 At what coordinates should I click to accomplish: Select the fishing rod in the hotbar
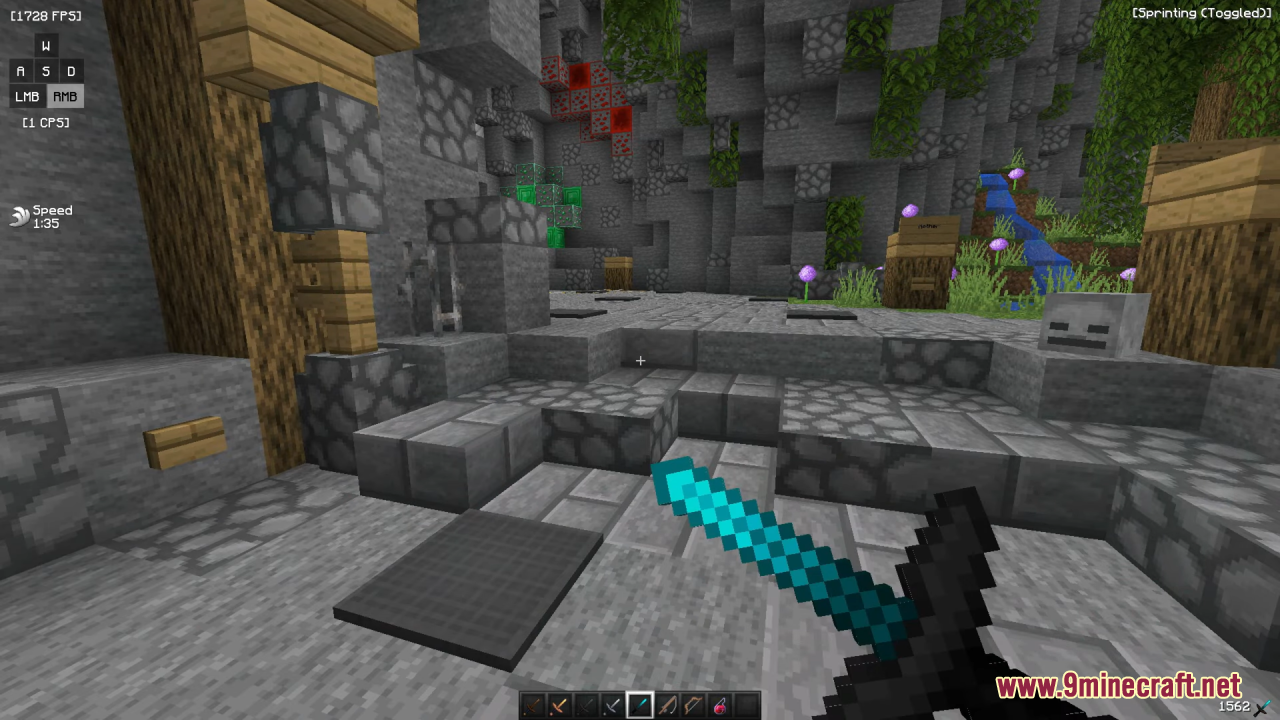click(x=665, y=706)
